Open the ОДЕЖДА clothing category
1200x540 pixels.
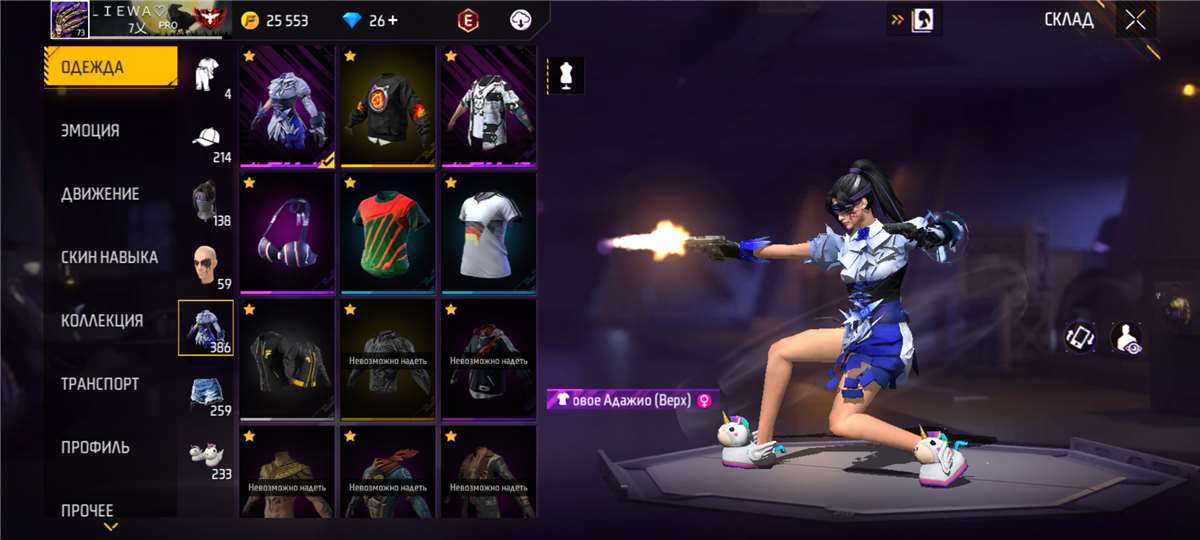point(110,68)
